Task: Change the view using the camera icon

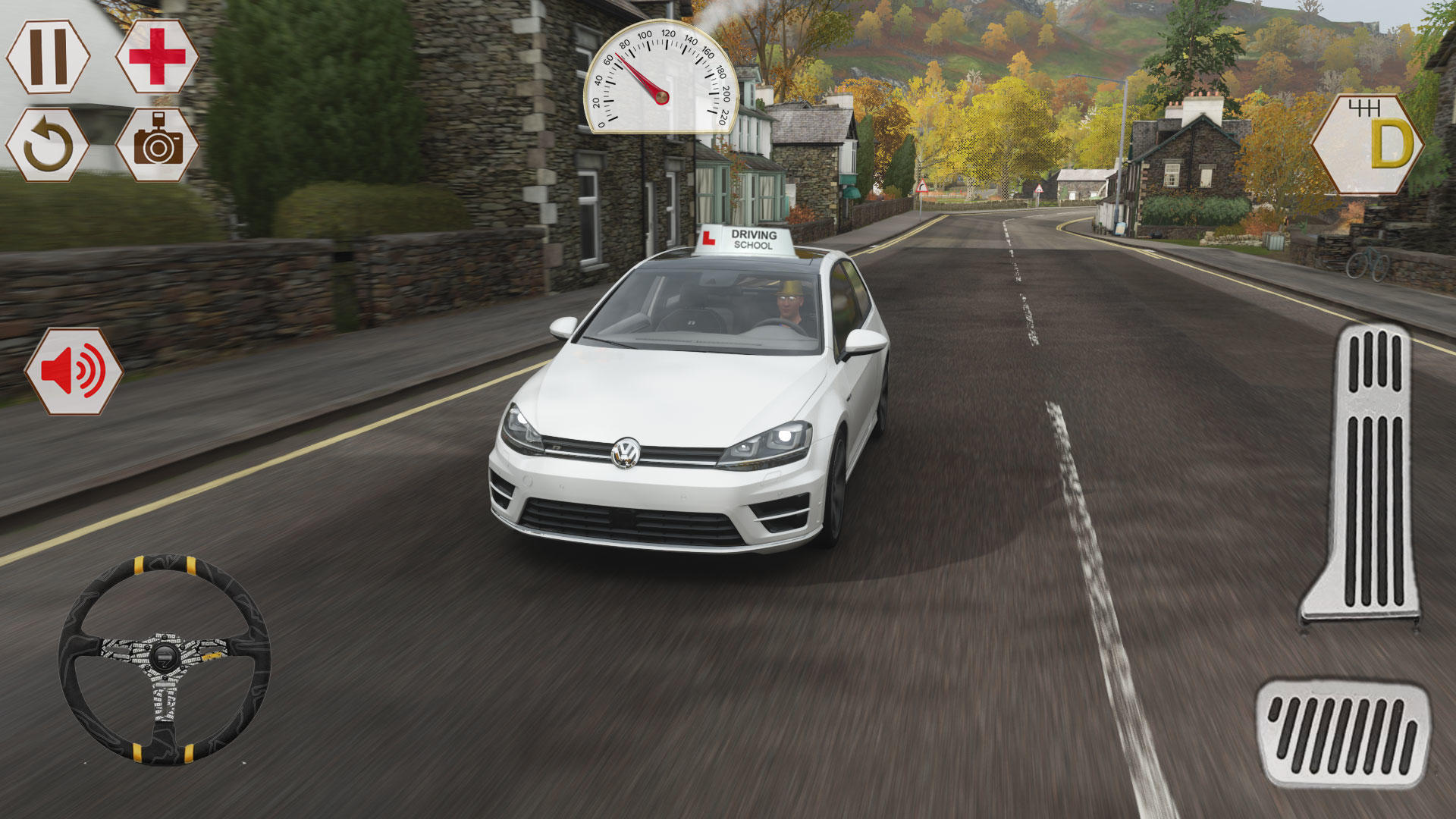Action: coord(157,145)
